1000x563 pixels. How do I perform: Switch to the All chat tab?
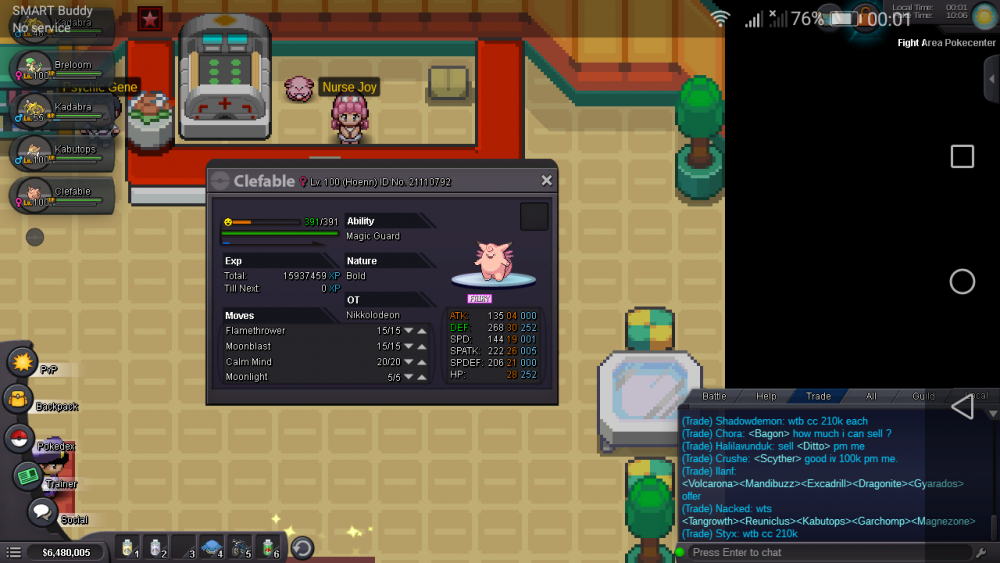tap(871, 397)
